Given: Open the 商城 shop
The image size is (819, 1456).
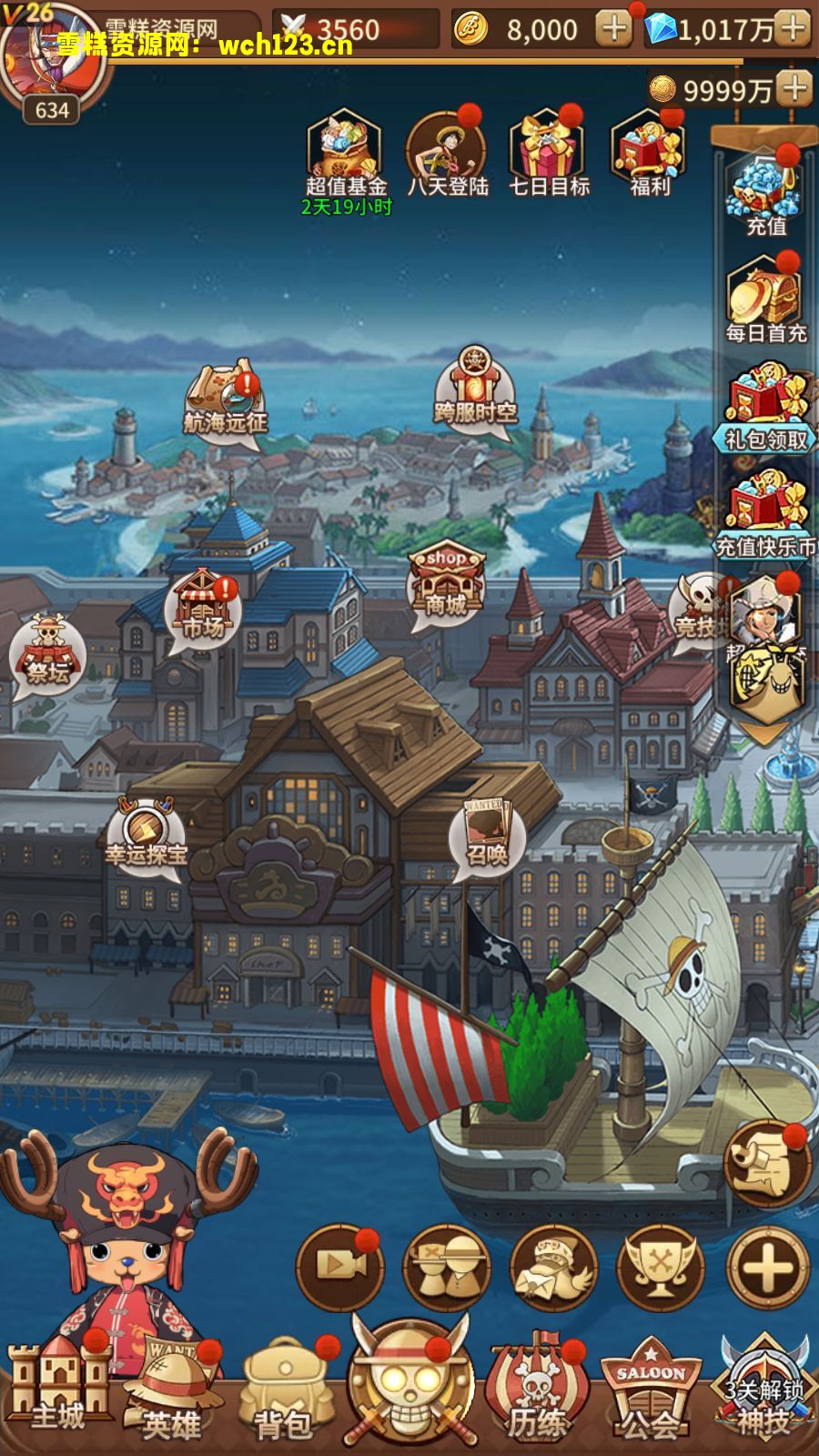Looking at the screenshot, I should (446, 582).
